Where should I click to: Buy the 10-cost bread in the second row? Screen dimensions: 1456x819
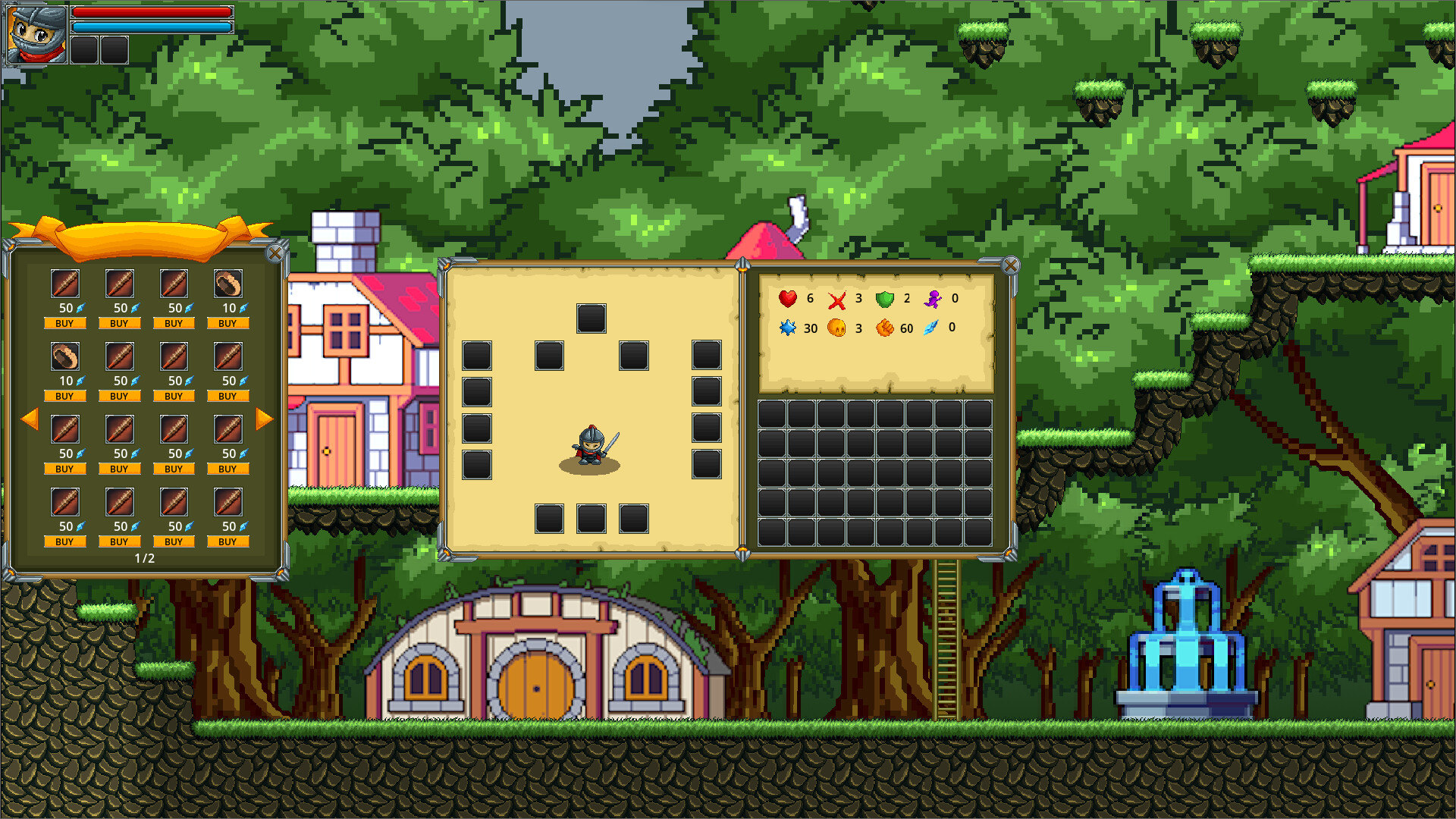[65, 395]
